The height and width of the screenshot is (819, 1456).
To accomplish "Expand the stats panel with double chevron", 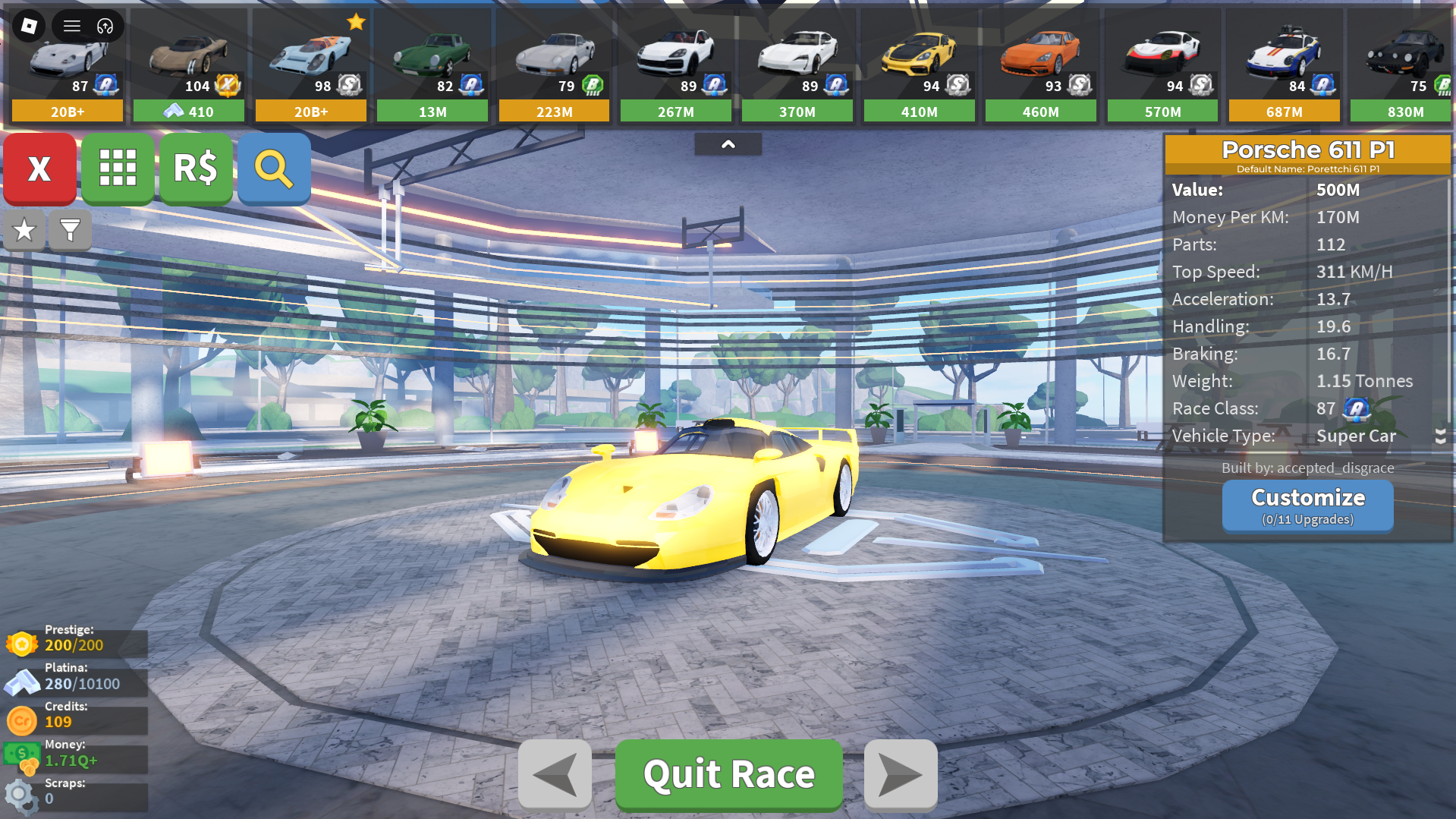I will pyautogui.click(x=1439, y=436).
